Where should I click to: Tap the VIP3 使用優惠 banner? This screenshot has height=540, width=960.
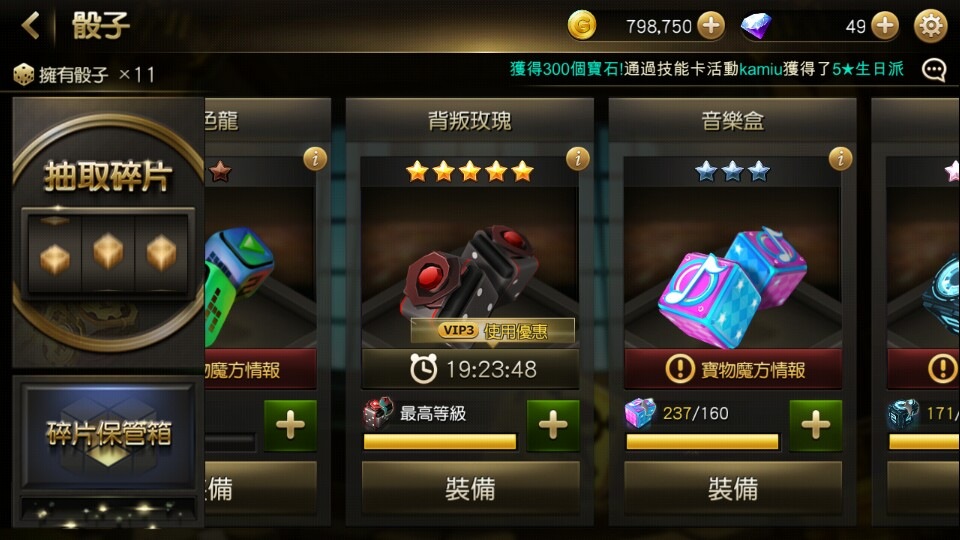(493, 330)
